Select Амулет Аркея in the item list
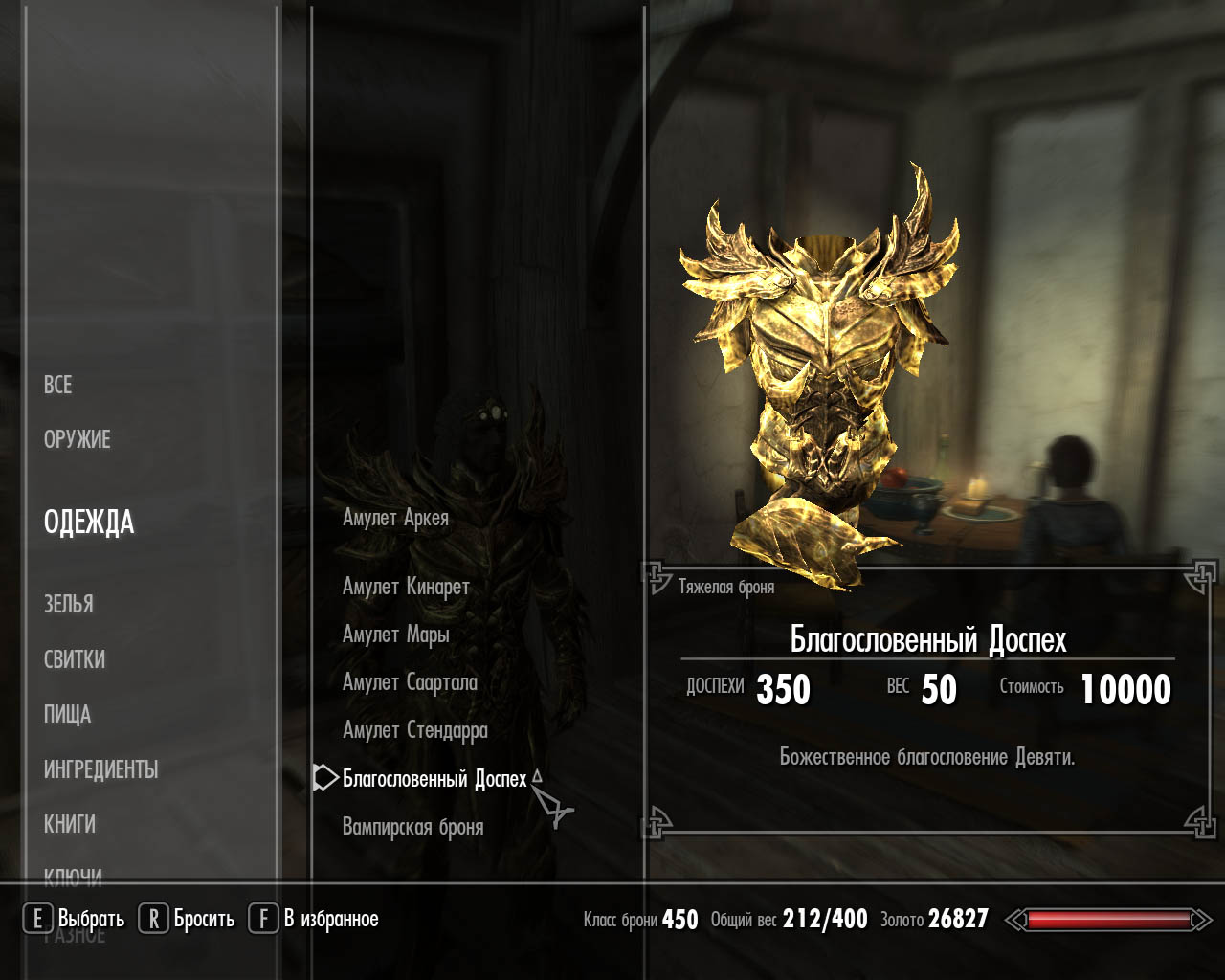Image resolution: width=1225 pixels, height=980 pixels. [395, 518]
